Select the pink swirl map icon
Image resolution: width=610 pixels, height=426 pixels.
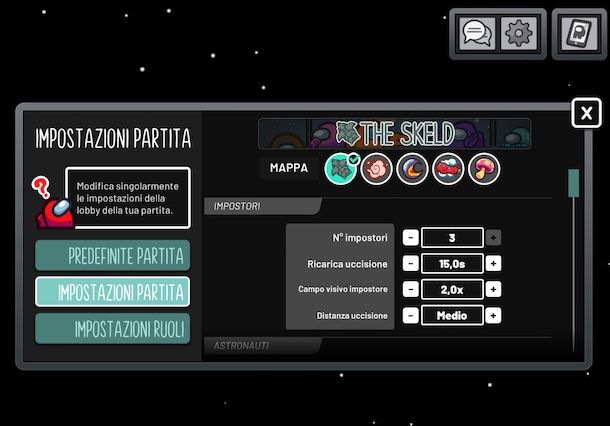(x=377, y=167)
